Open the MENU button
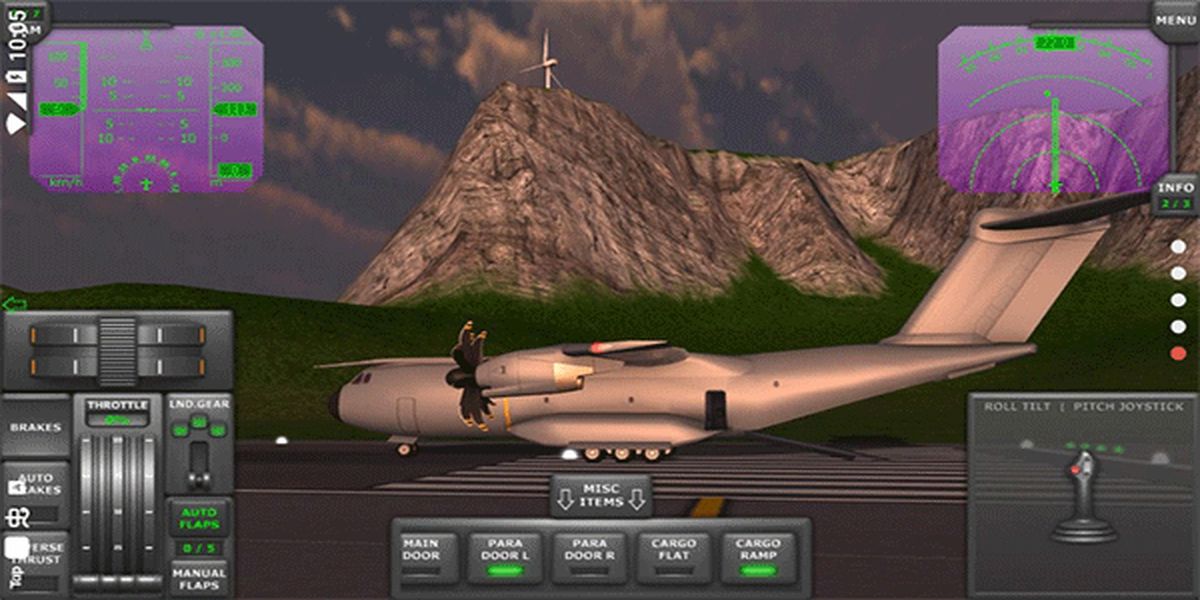Viewport: 1200px width, 600px height. pyautogui.click(x=1174, y=20)
